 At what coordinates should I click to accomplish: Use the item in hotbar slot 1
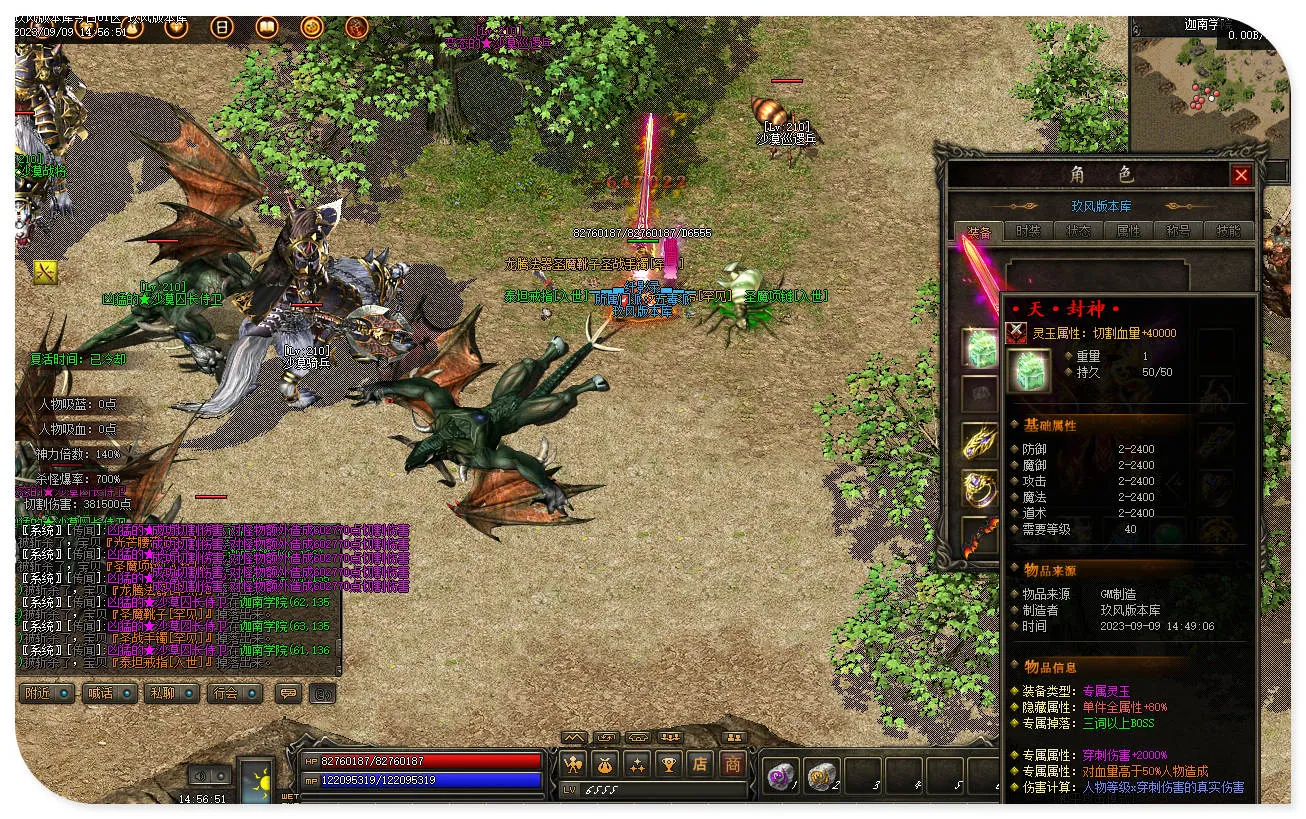click(779, 775)
